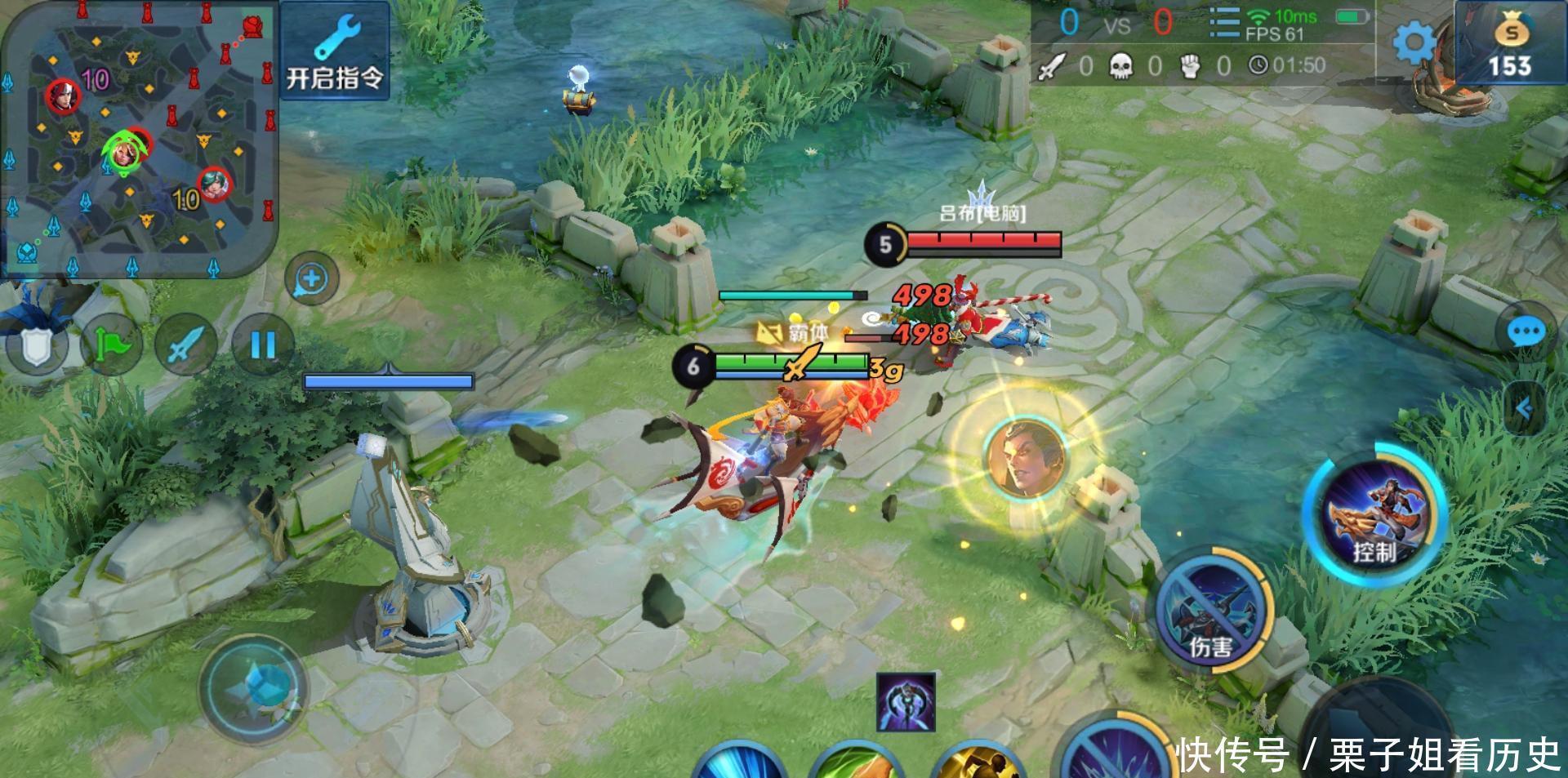The image size is (1568, 778).
Task: Open the chat speech bubble button
Action: 1526,332
